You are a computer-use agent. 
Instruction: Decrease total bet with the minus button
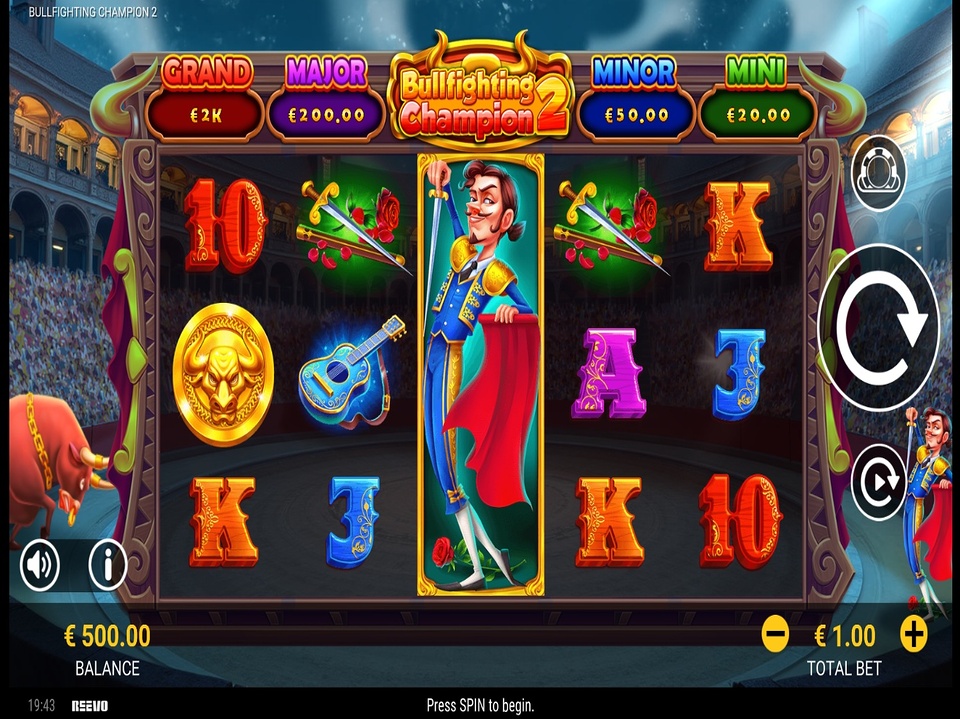[775, 634]
